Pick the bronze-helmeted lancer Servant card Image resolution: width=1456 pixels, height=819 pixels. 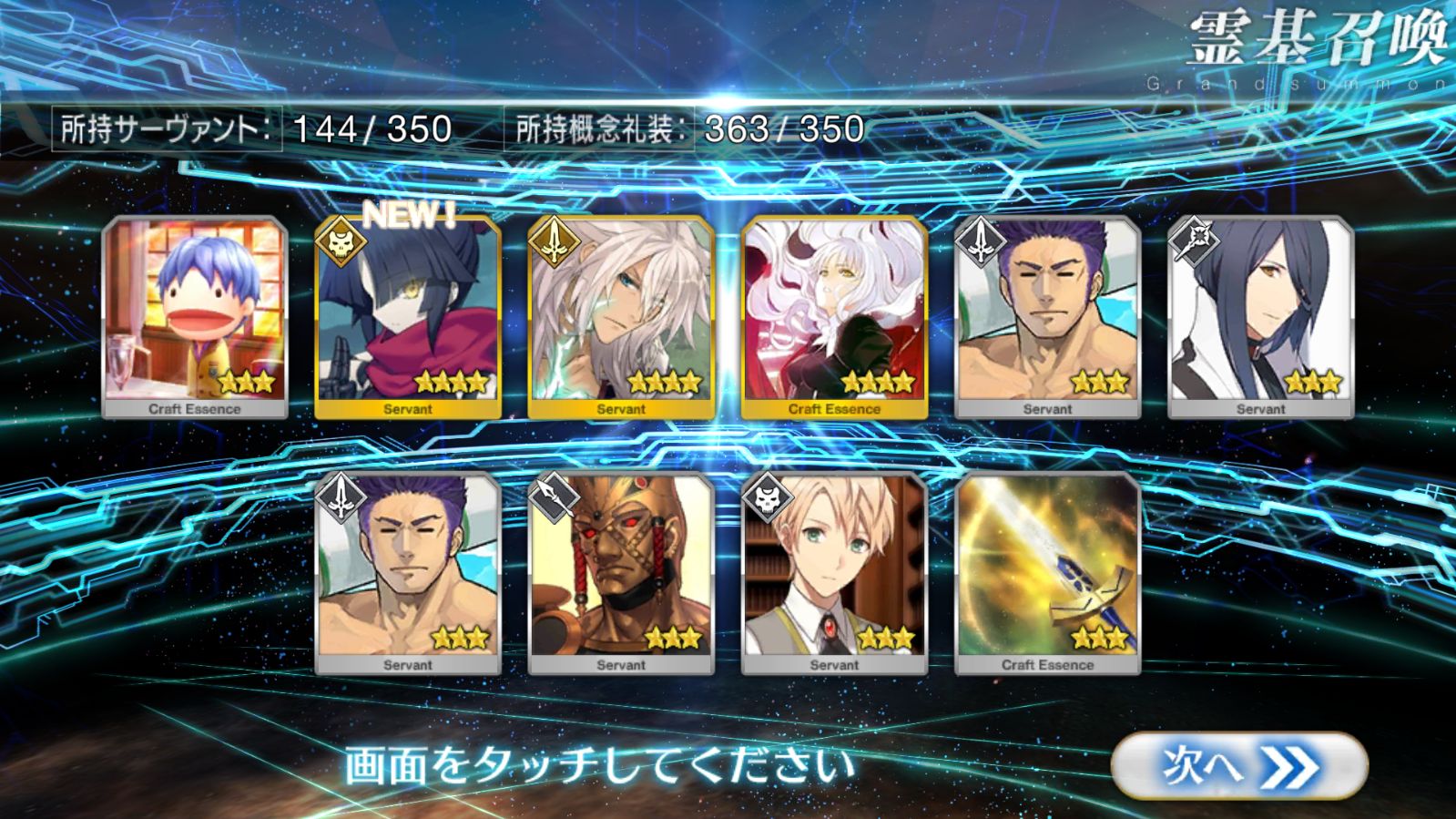pos(621,573)
